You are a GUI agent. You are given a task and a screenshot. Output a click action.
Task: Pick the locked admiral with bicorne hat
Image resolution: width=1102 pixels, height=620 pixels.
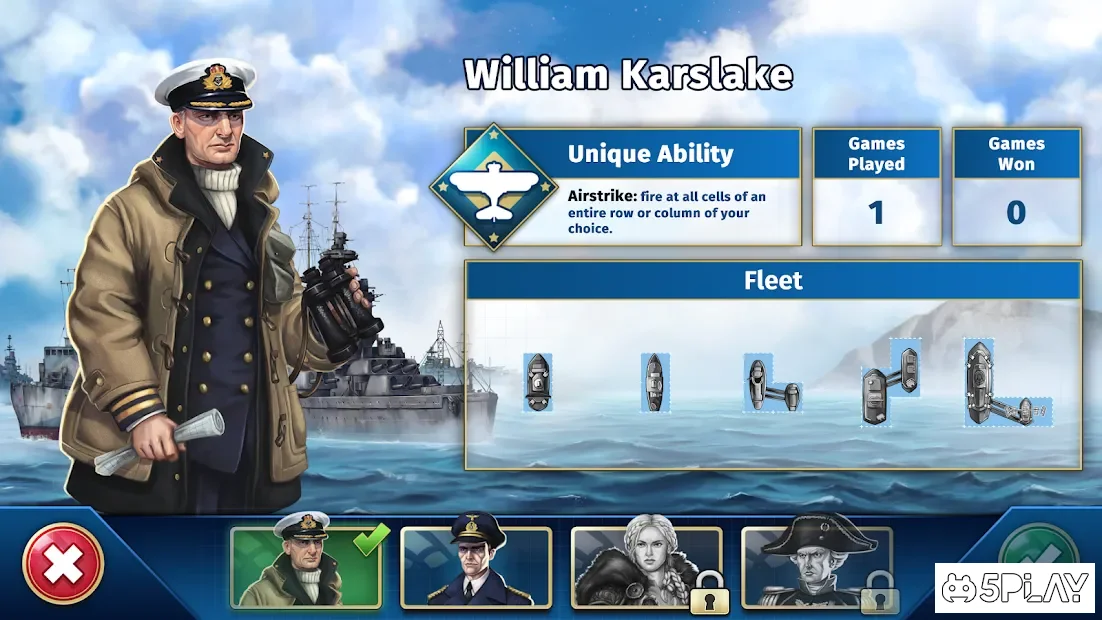pos(816,567)
